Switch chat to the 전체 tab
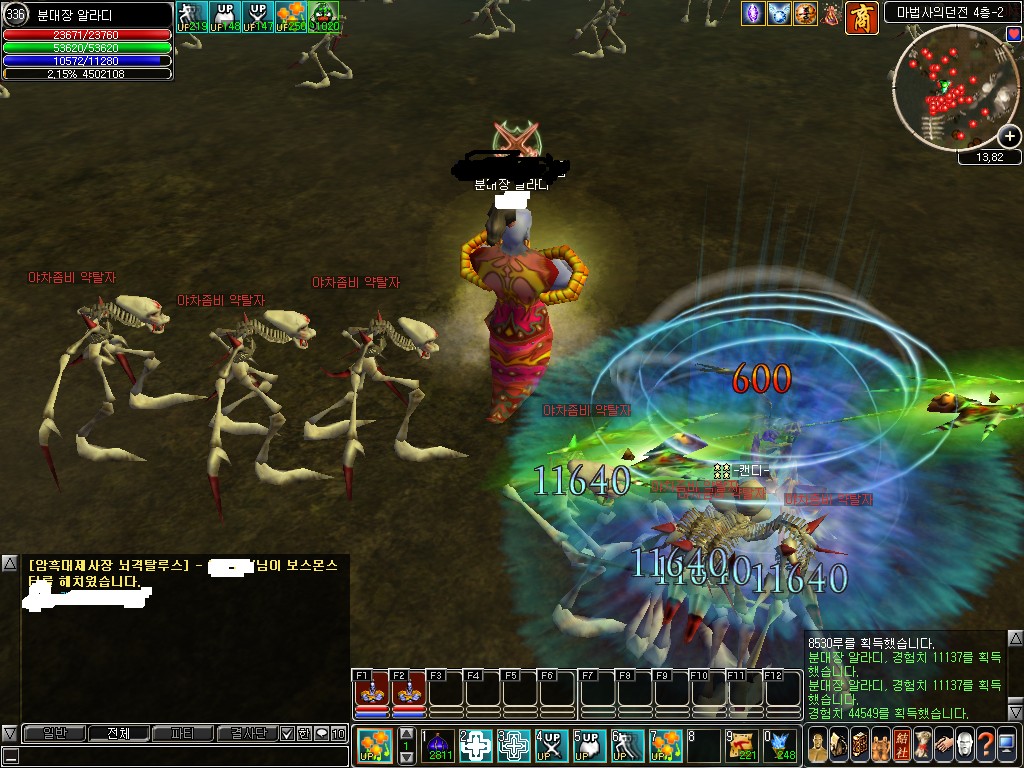Viewport: 1024px width, 768px height. click(x=117, y=733)
